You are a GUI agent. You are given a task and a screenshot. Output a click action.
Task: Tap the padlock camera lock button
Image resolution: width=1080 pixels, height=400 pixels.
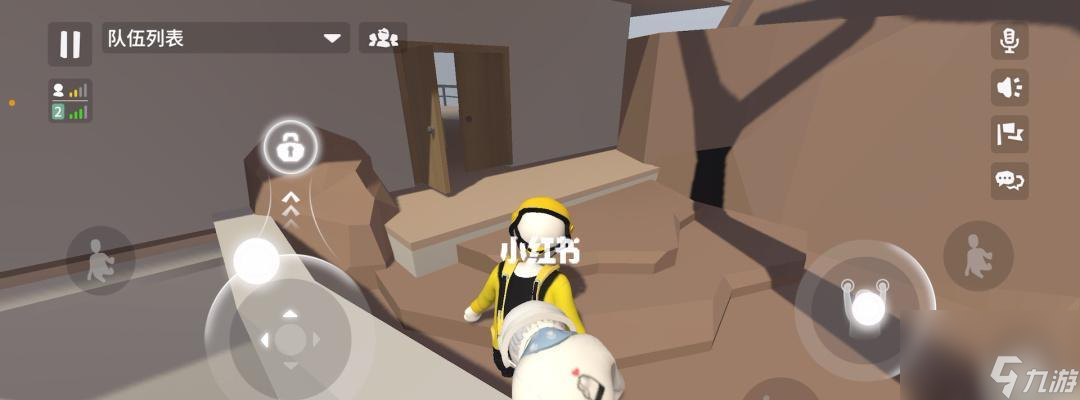click(x=290, y=150)
